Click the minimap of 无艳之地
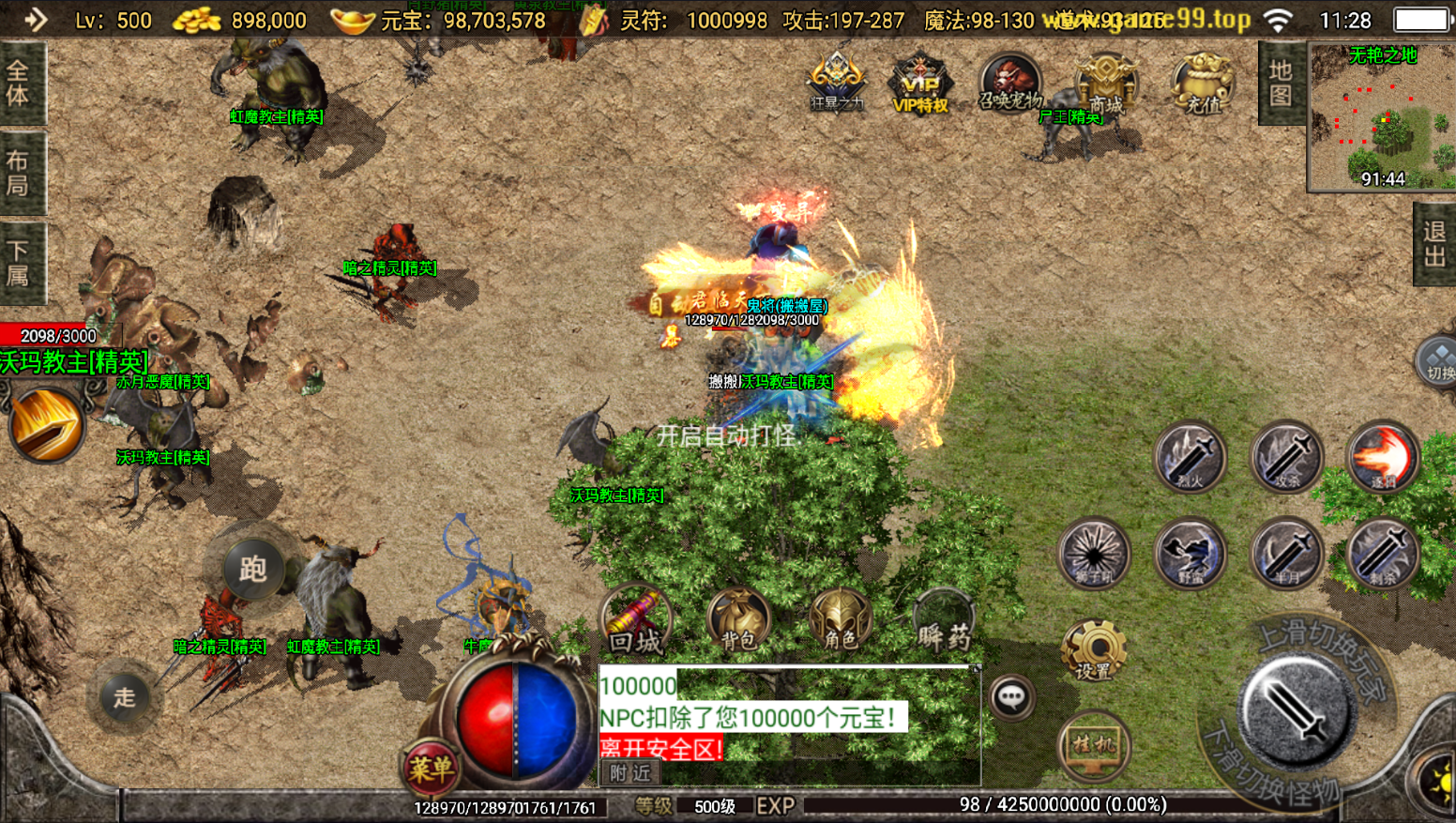The width and height of the screenshot is (1456, 823). click(1381, 117)
